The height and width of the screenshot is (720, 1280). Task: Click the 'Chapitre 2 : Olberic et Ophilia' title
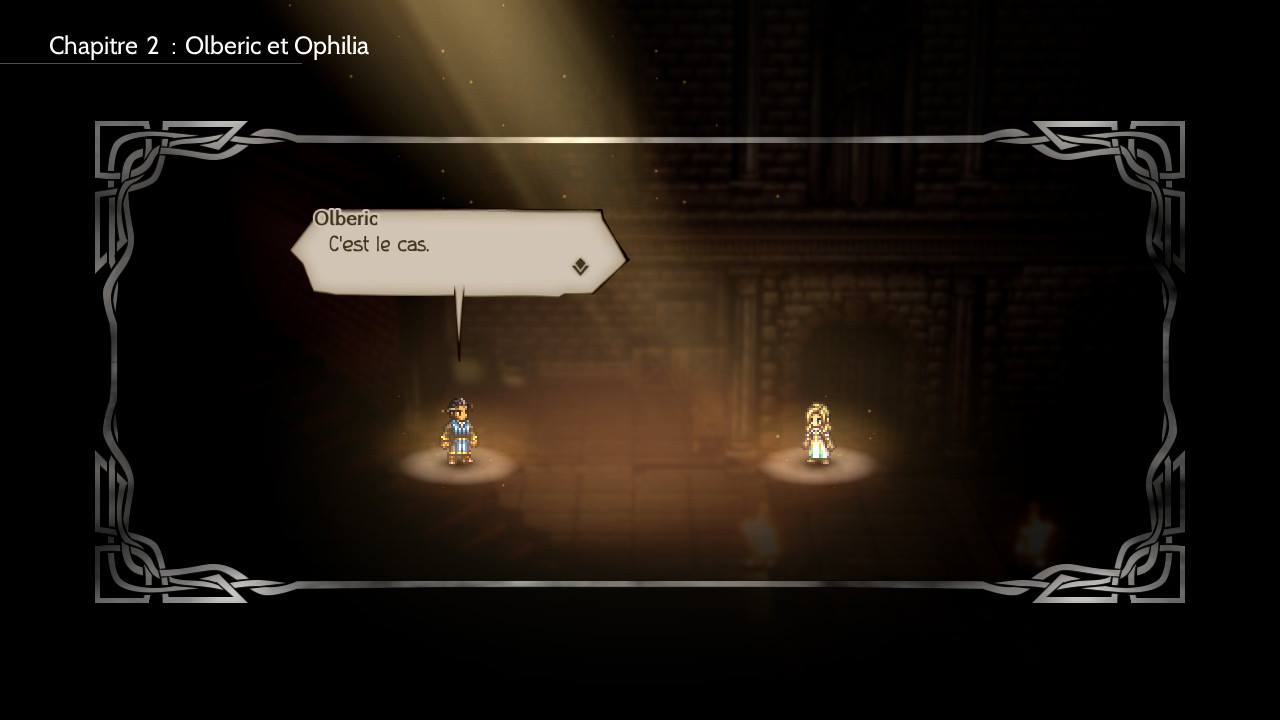(x=212, y=46)
